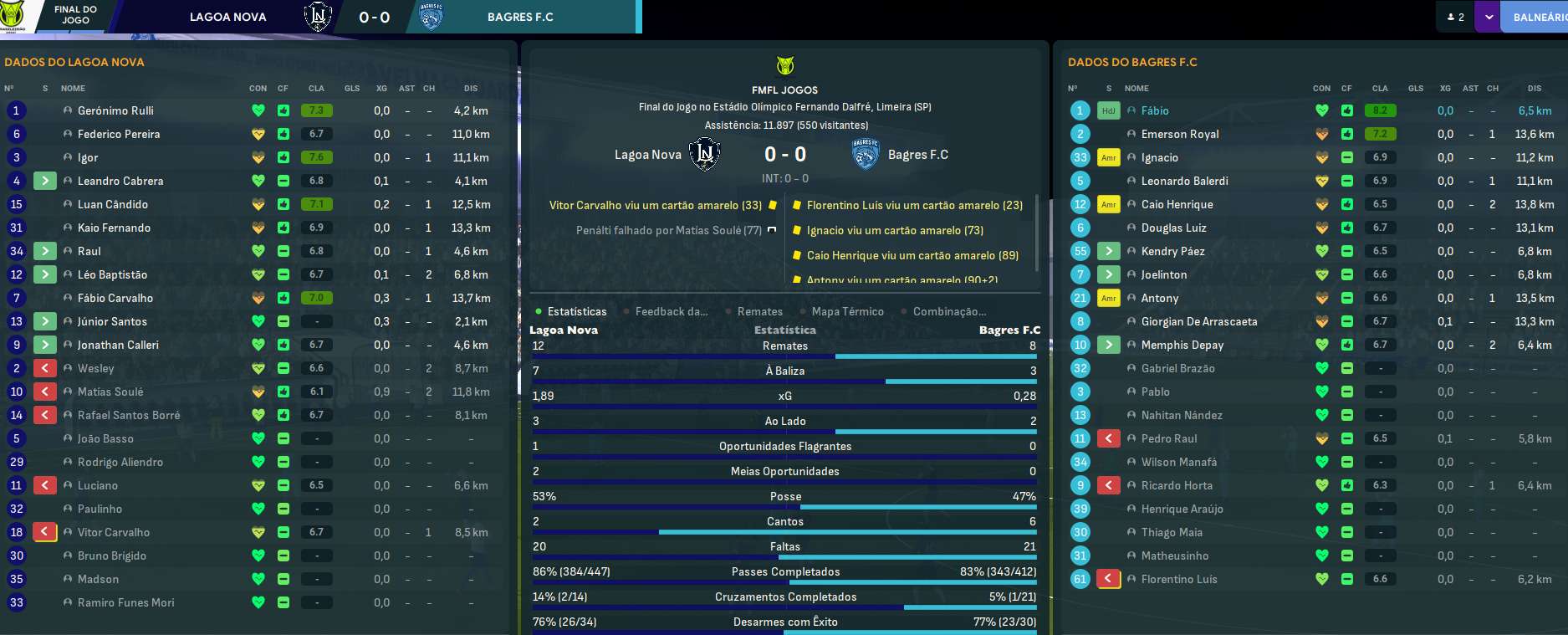Click Bagres F.C team name in scoreline
Viewport: 1568px width, 635px height.
click(x=917, y=155)
